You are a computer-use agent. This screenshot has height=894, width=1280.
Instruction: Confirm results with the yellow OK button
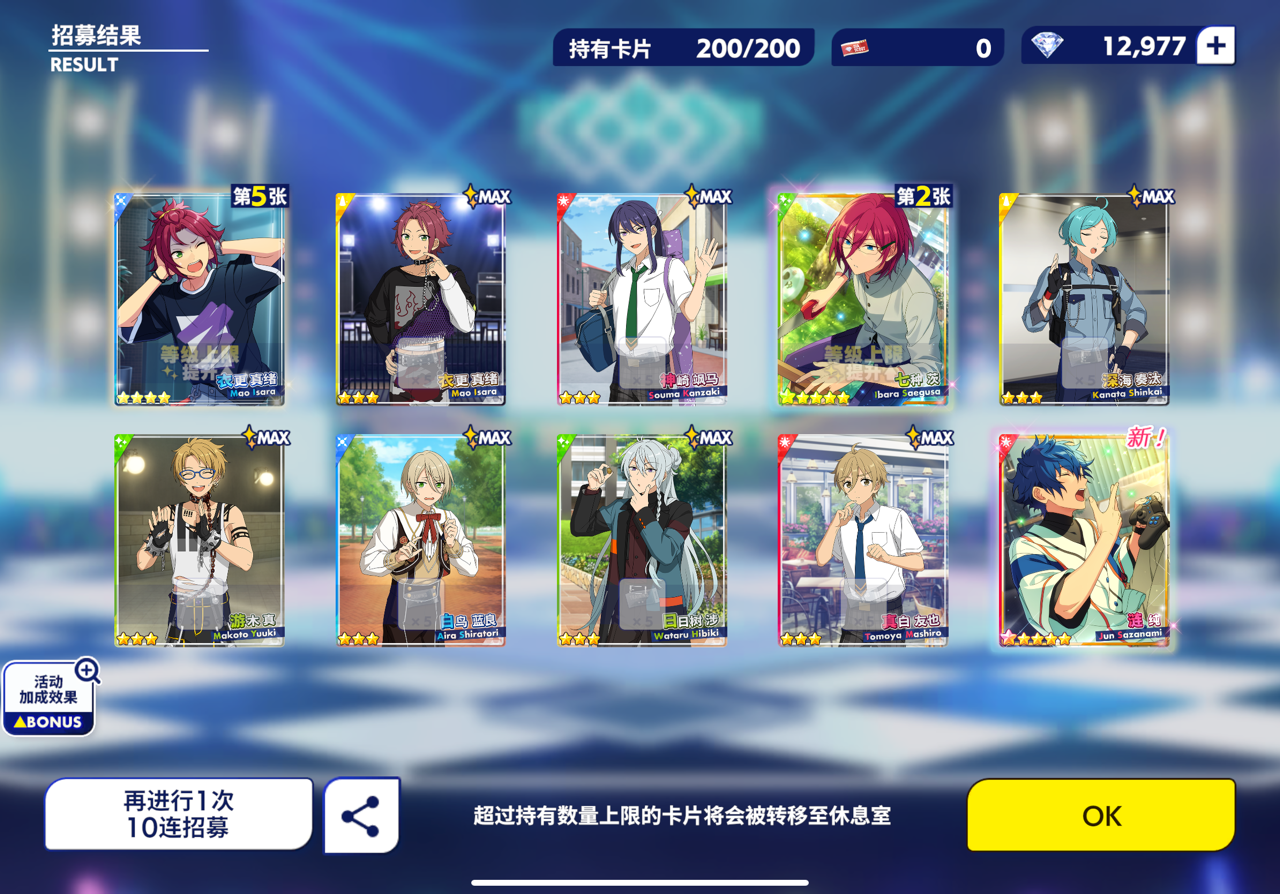click(1101, 815)
